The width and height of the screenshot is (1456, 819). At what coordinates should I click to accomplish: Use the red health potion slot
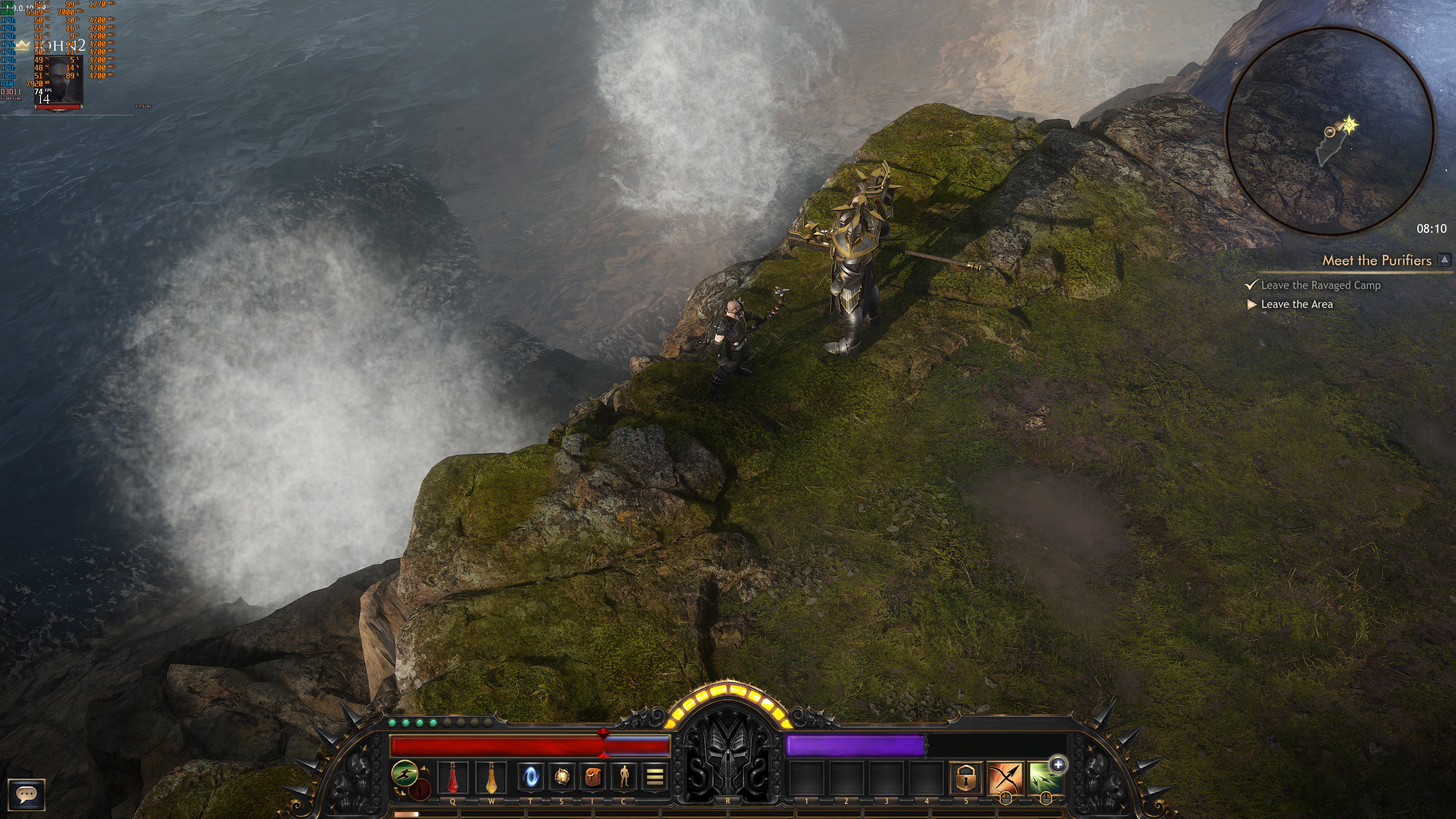click(453, 778)
